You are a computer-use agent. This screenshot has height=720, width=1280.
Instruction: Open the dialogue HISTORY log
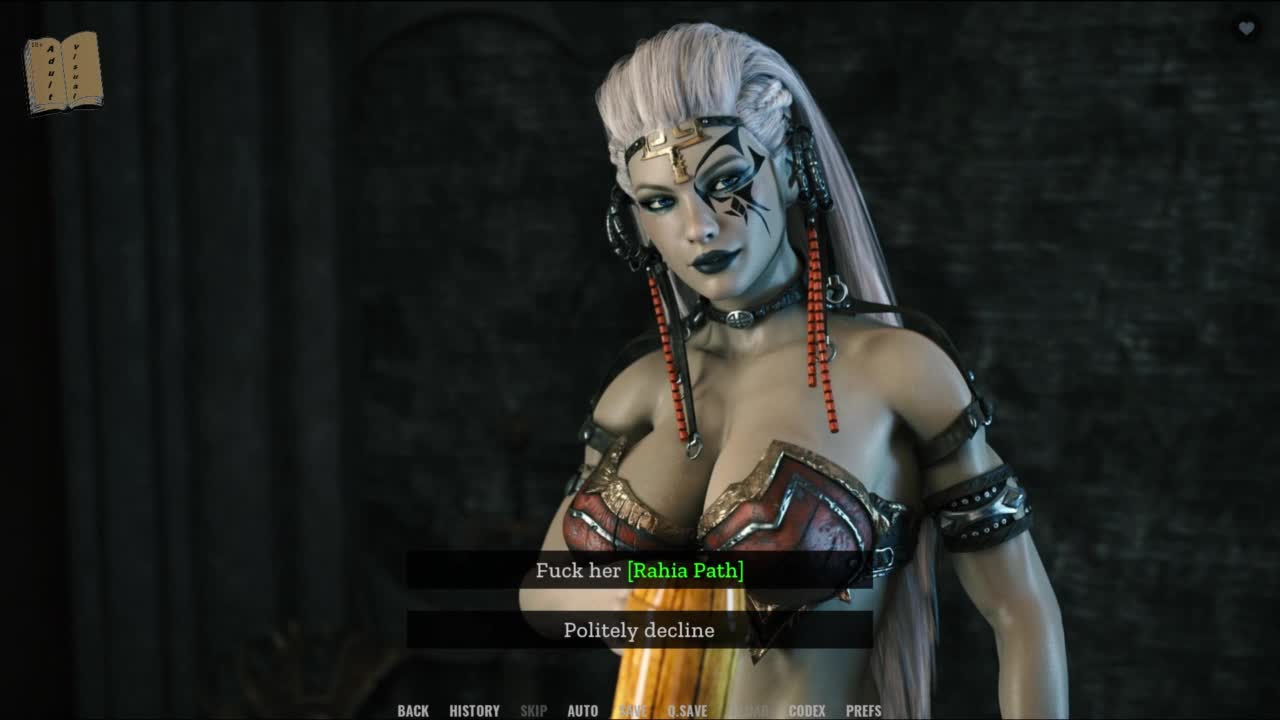click(474, 711)
